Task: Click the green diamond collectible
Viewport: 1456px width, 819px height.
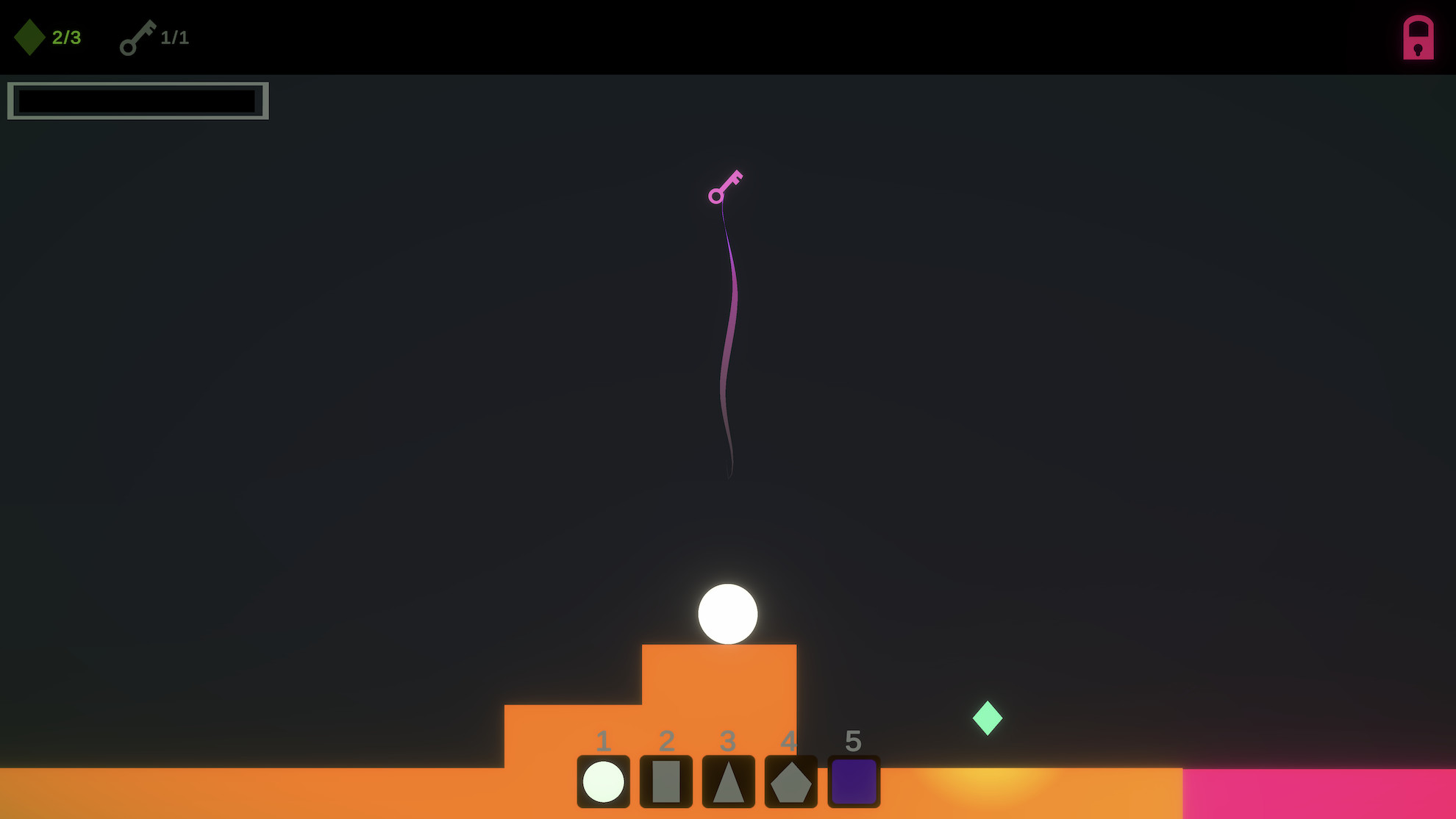Action: [988, 717]
